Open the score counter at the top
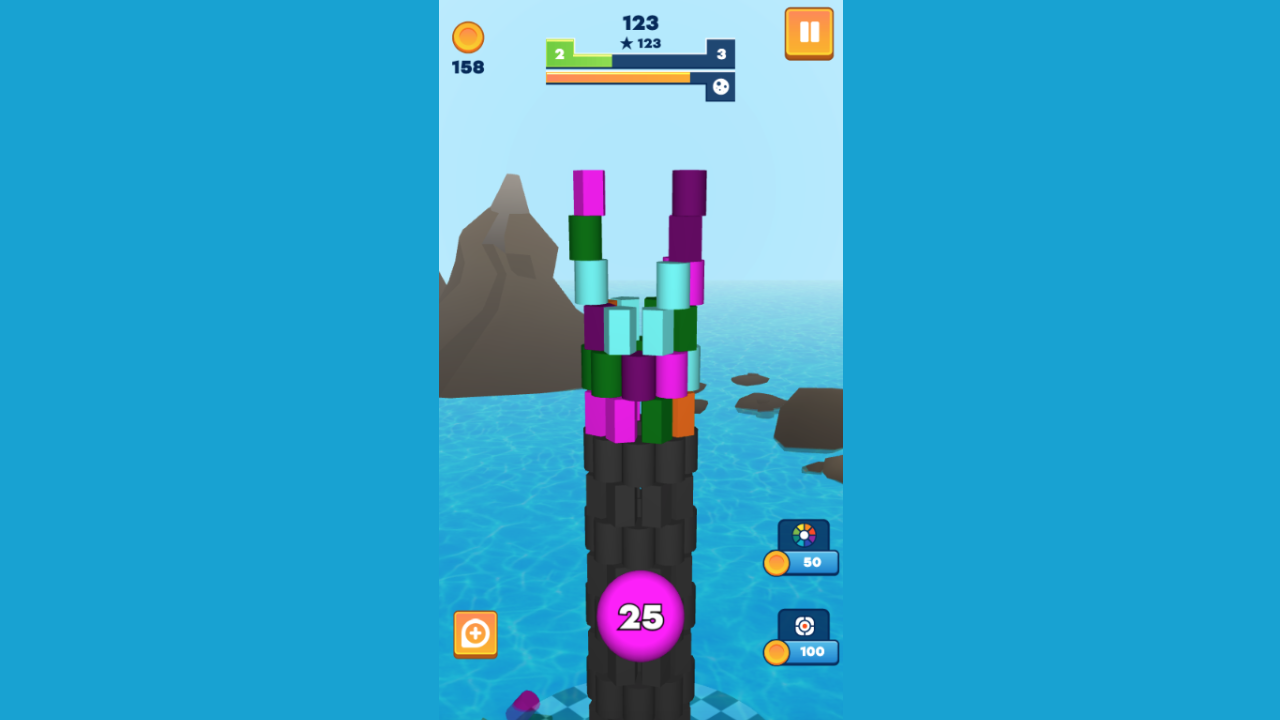 coord(640,21)
